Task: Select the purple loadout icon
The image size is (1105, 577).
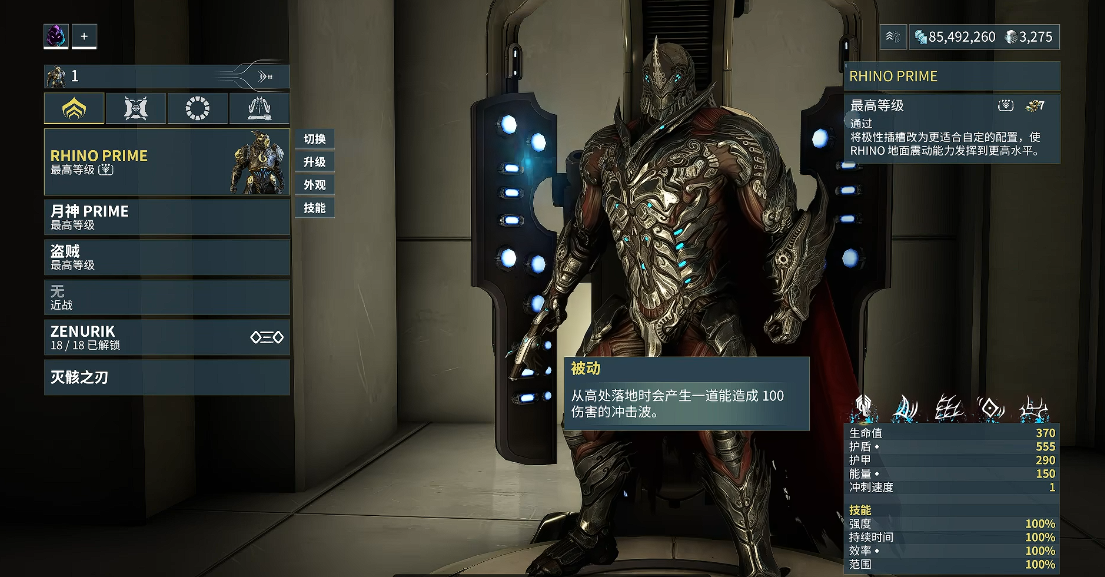Action: coord(56,37)
